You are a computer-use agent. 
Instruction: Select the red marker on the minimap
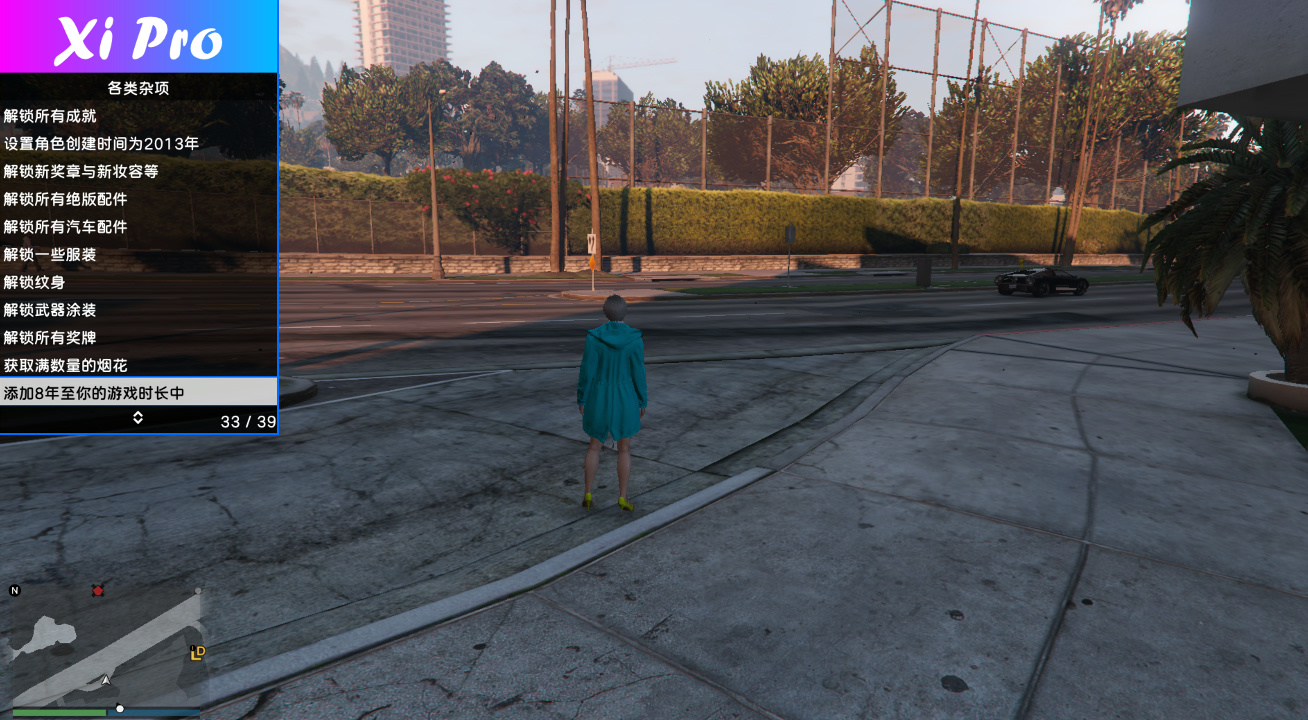click(98, 591)
